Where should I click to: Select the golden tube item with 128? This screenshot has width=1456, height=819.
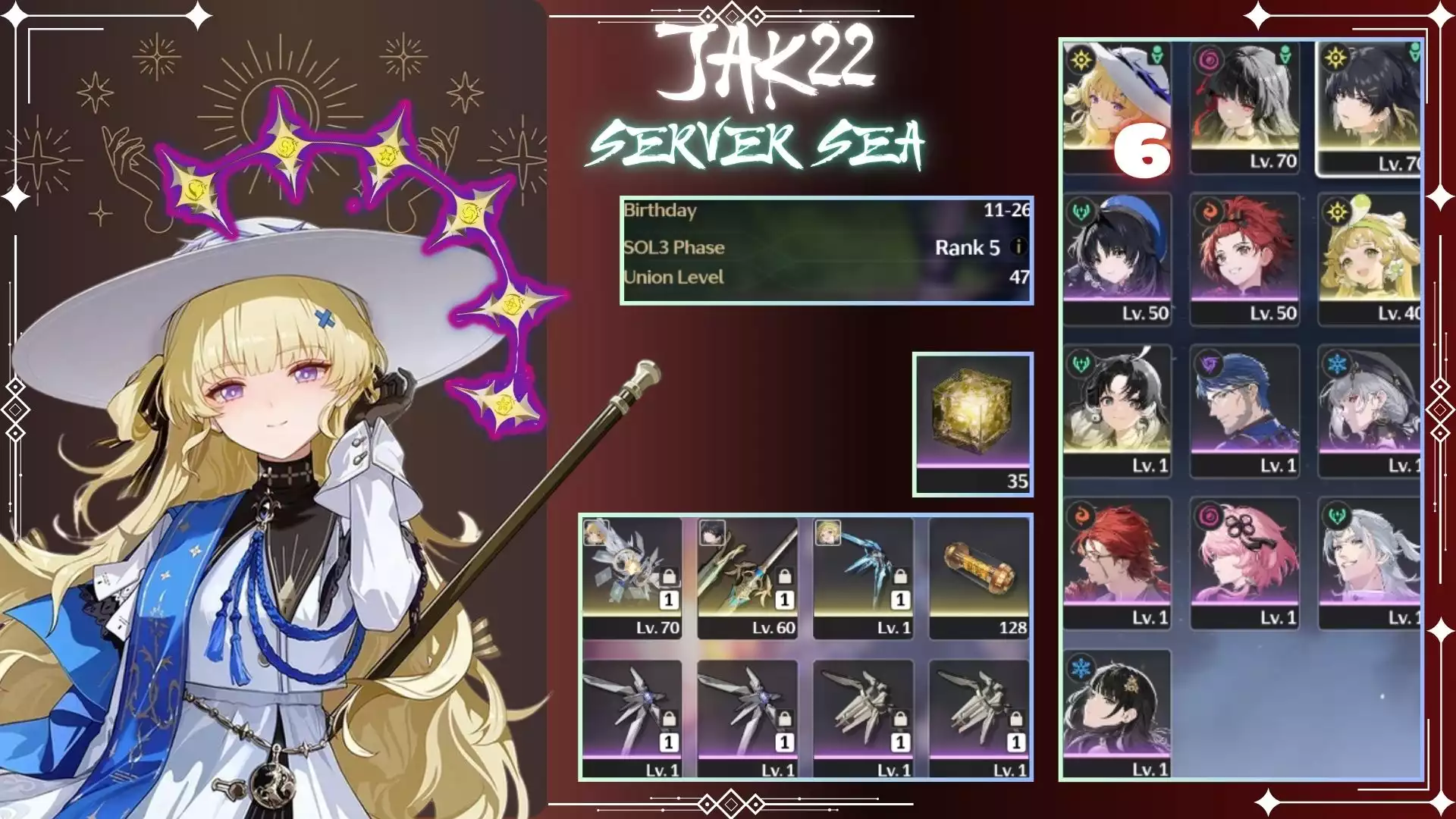[979, 578]
